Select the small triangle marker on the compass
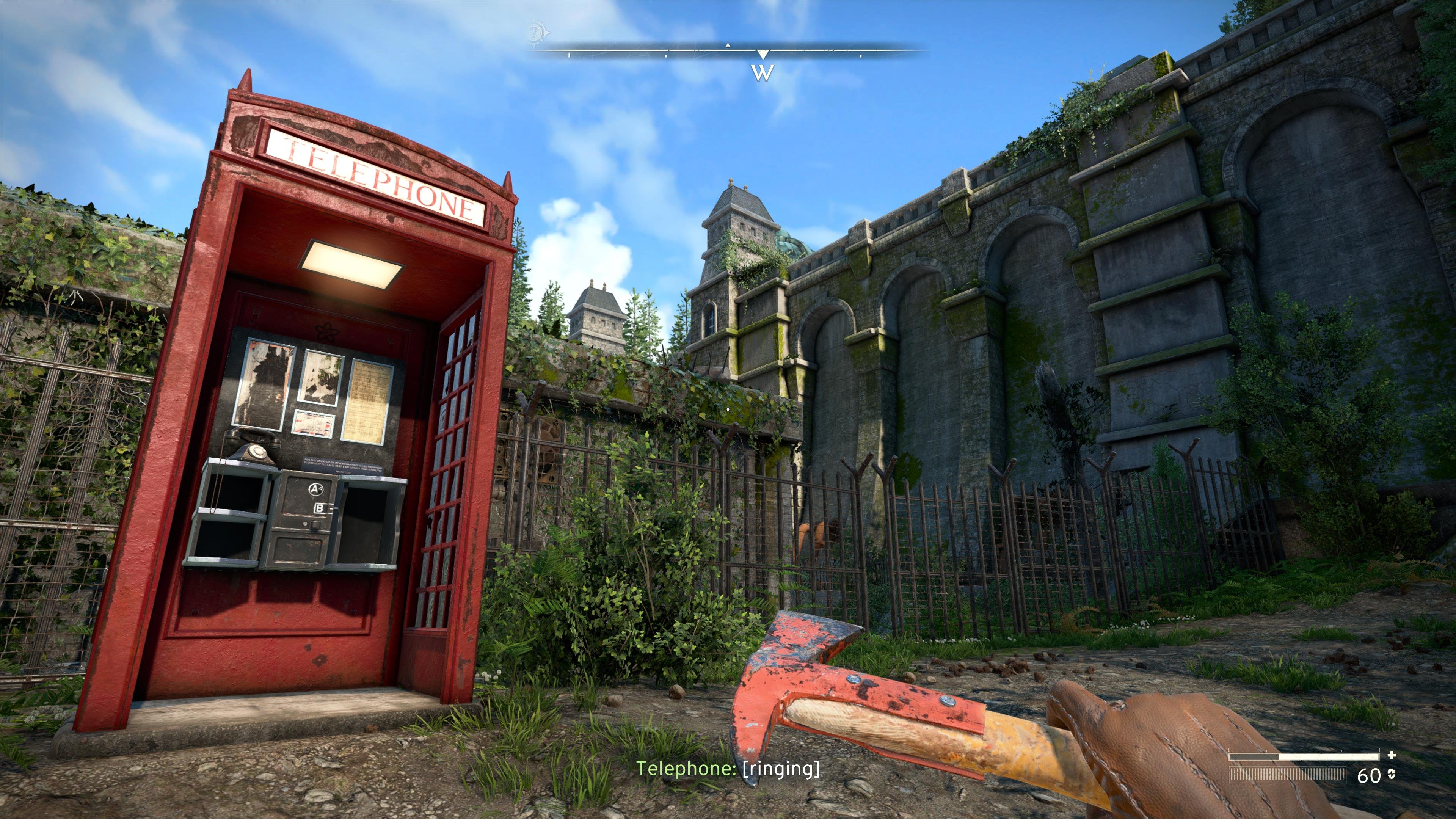 point(728,45)
